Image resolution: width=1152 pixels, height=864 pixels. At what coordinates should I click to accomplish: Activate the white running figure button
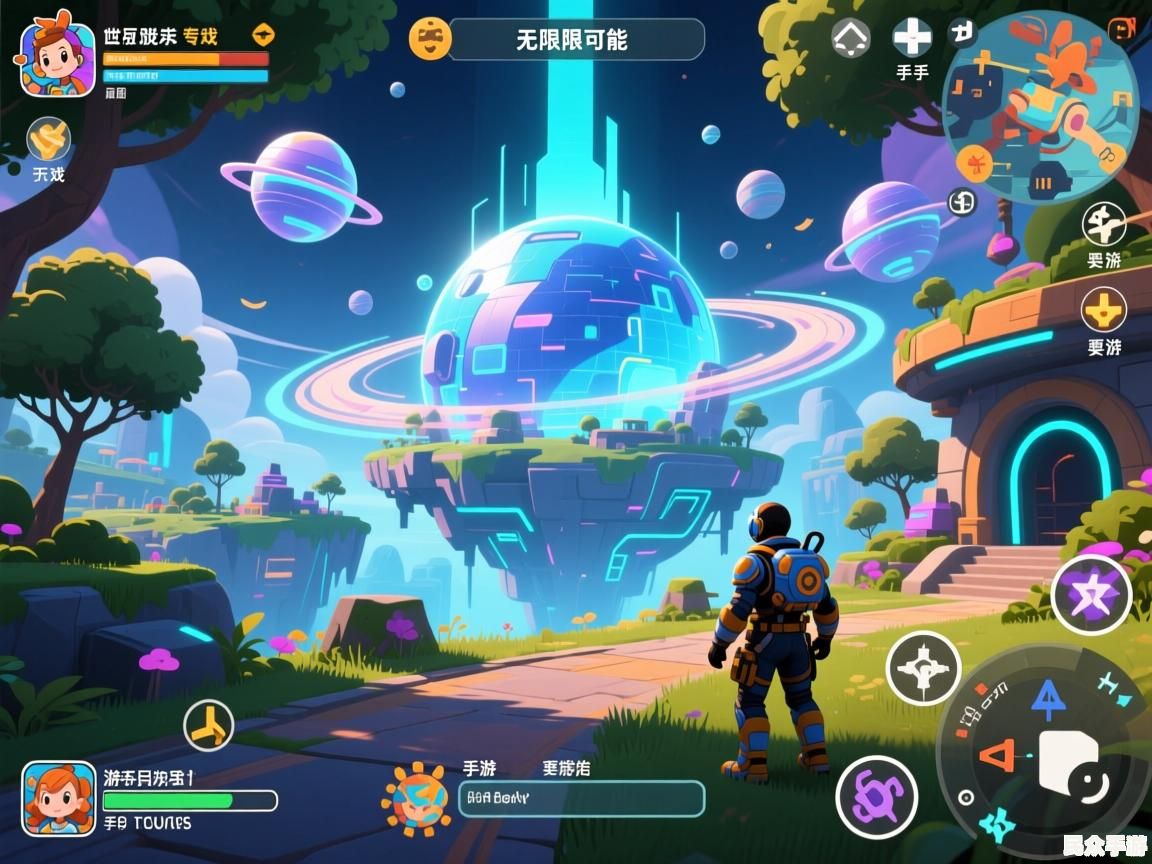pos(1104,224)
